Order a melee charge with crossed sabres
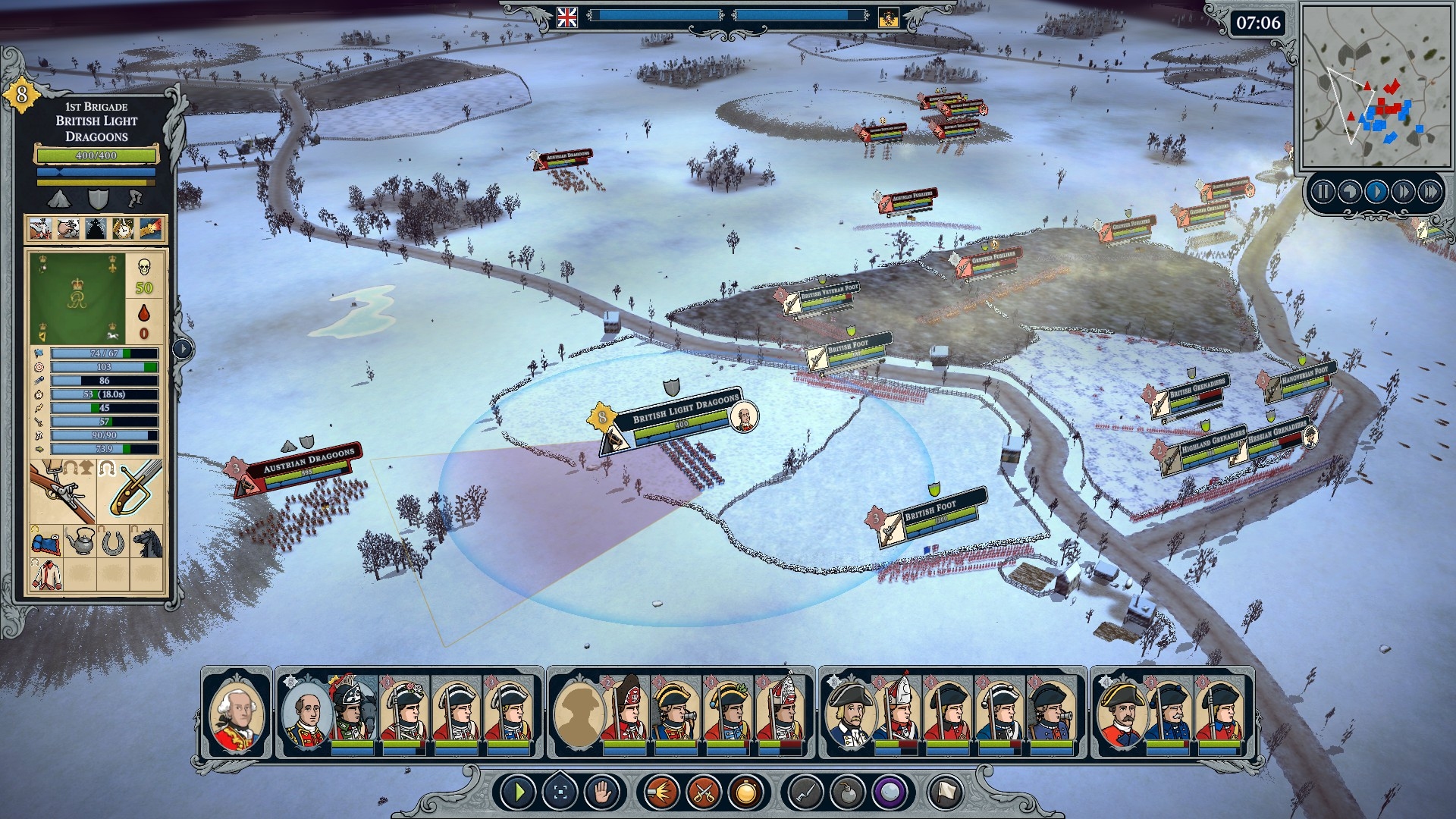This screenshot has height=819, width=1456. (703, 793)
